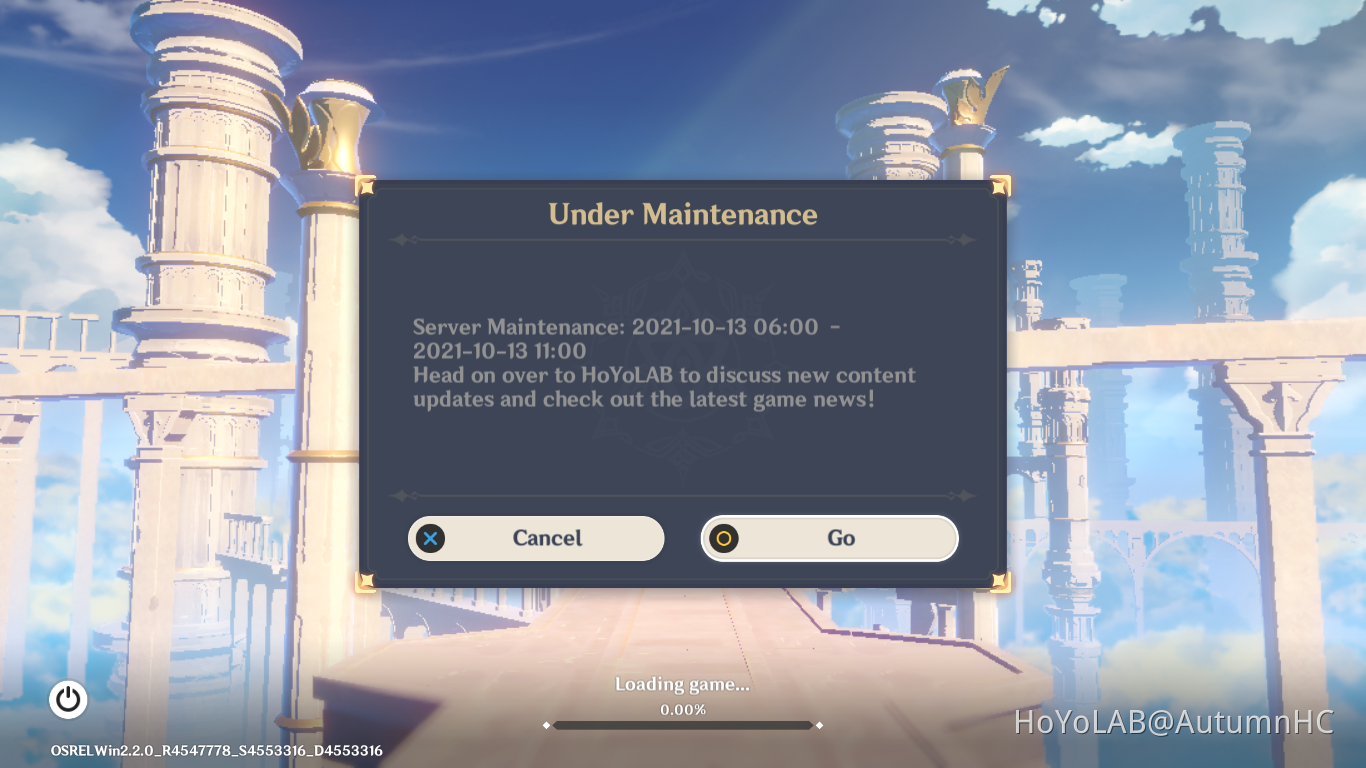Click the circle icon inside the Go button

coord(723,538)
